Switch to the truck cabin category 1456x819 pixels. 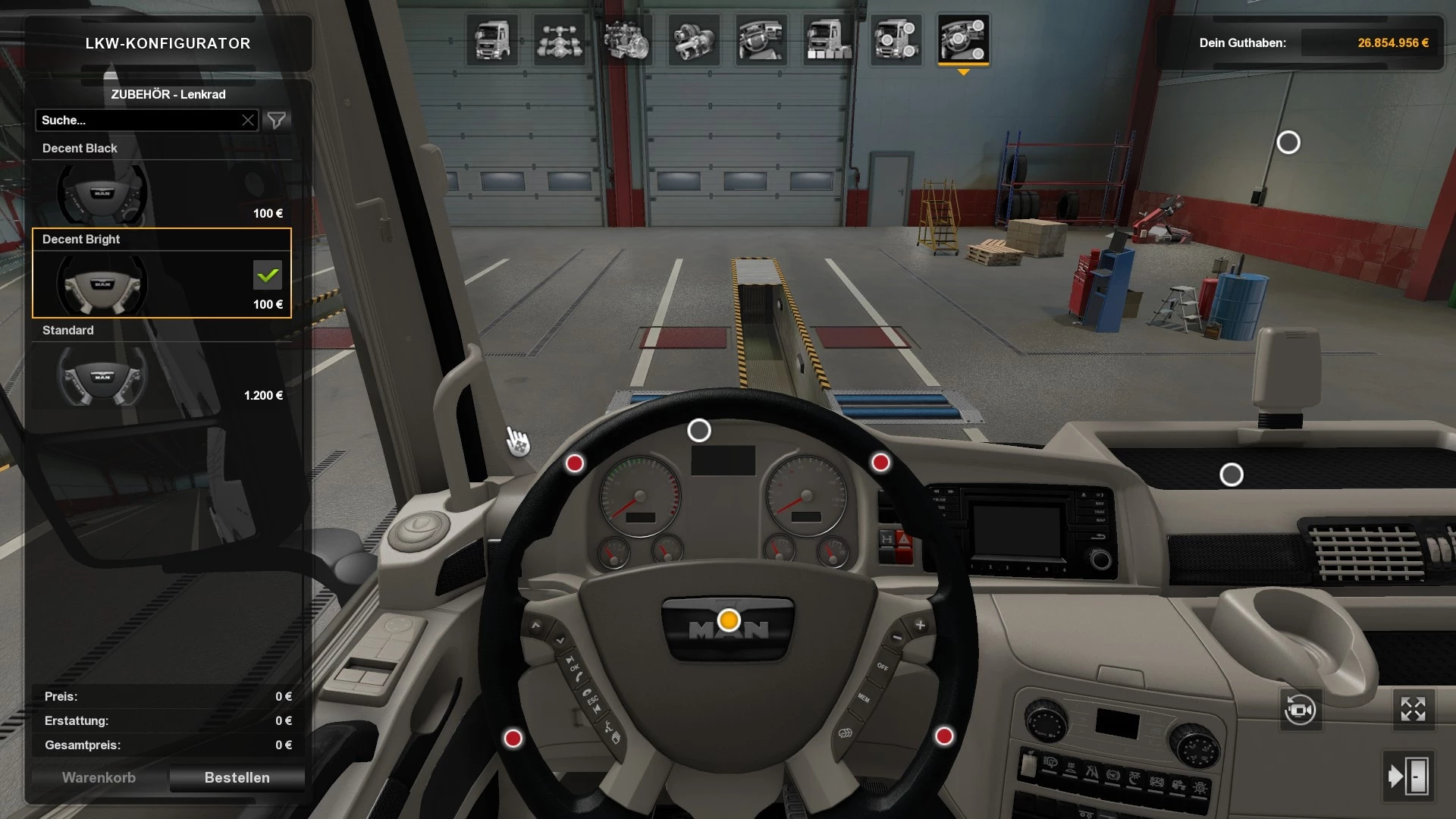point(492,39)
